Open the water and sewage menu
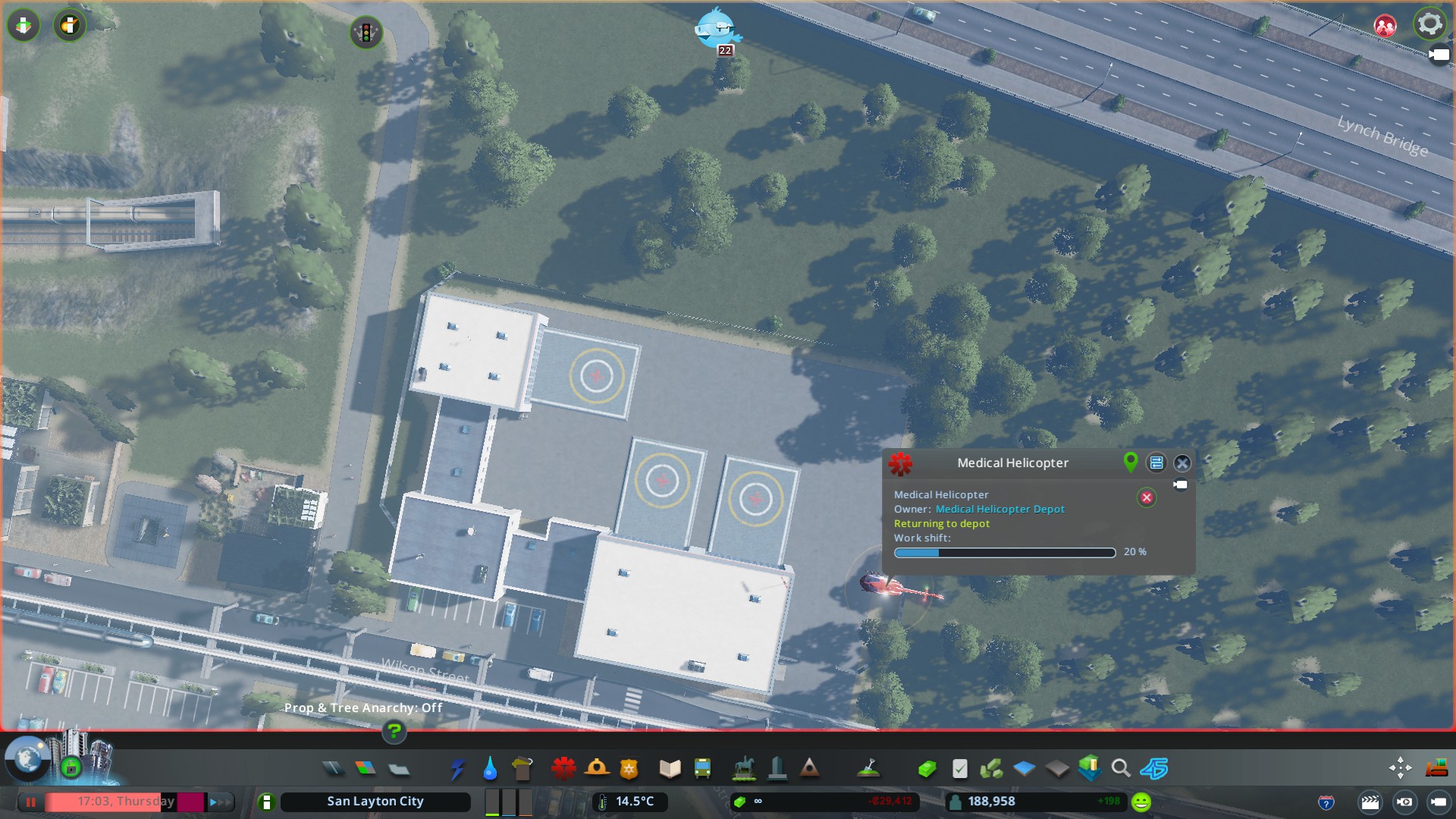 tap(490, 769)
